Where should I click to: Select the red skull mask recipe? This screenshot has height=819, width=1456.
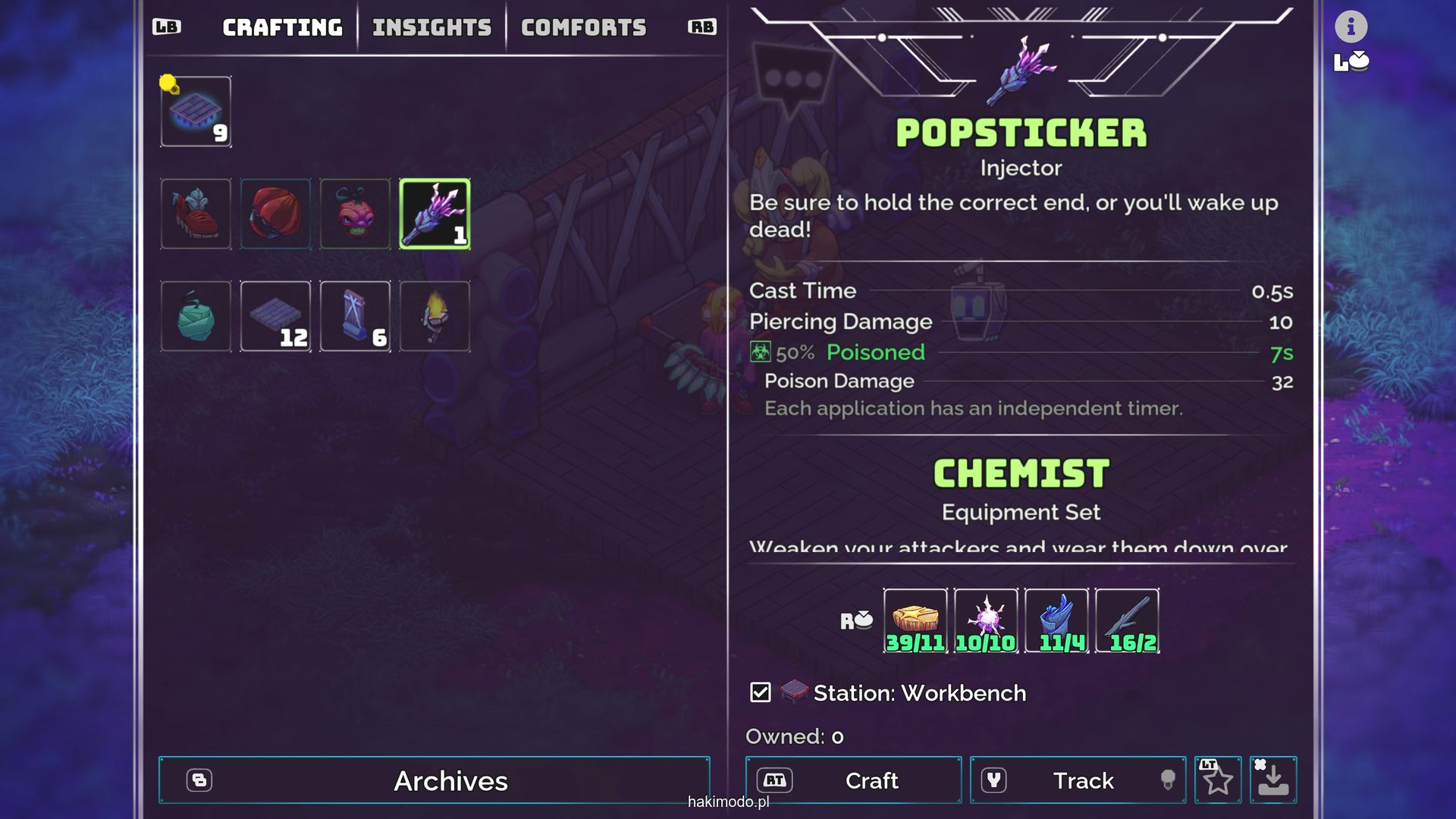355,214
